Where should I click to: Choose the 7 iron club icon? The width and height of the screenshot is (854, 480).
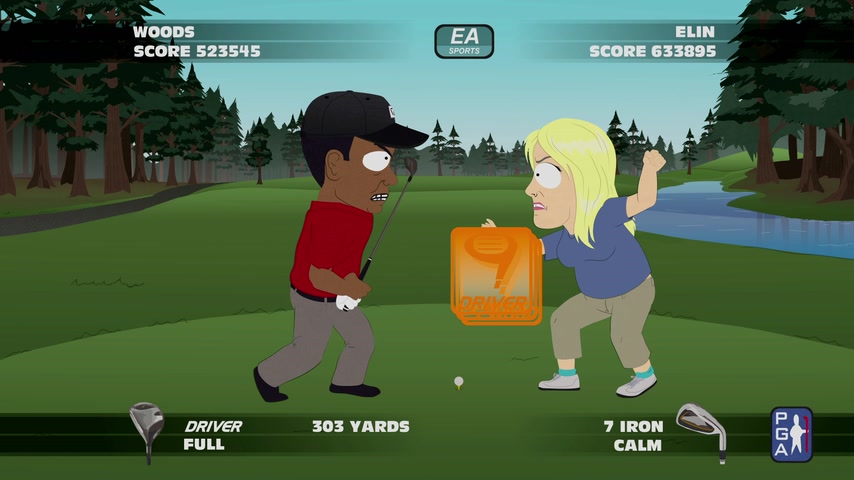click(701, 428)
